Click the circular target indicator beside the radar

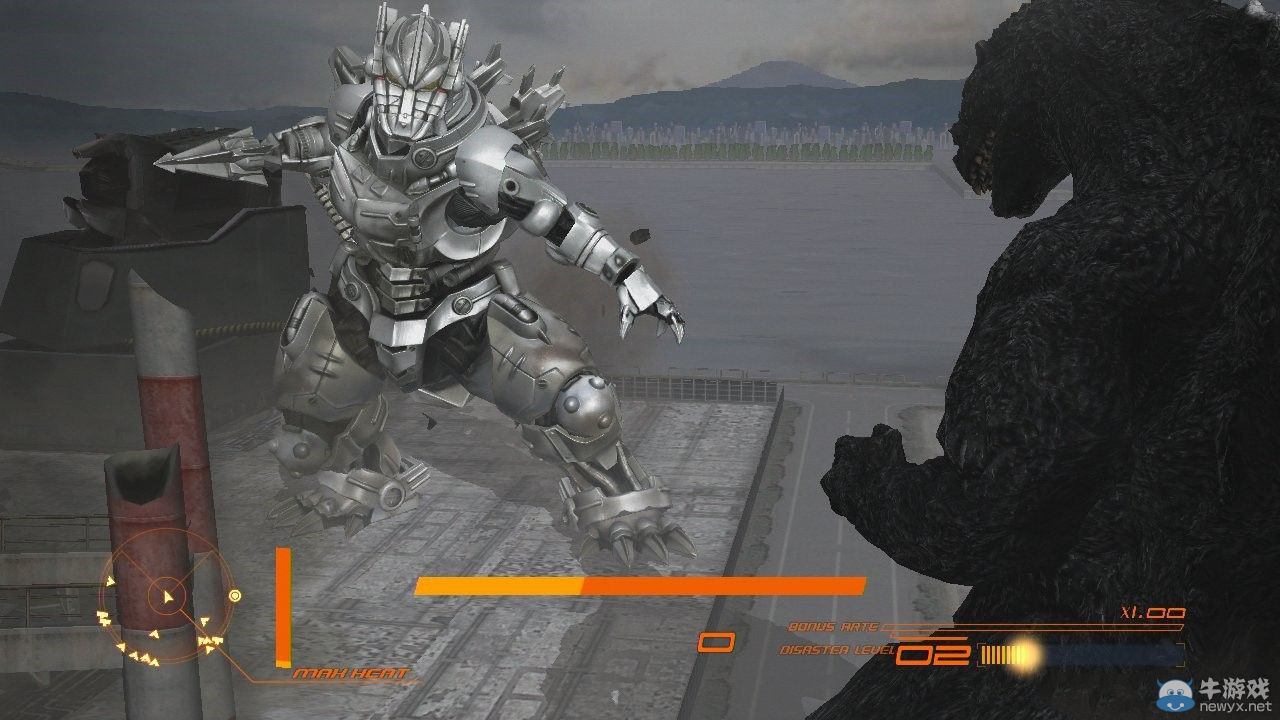[236, 596]
